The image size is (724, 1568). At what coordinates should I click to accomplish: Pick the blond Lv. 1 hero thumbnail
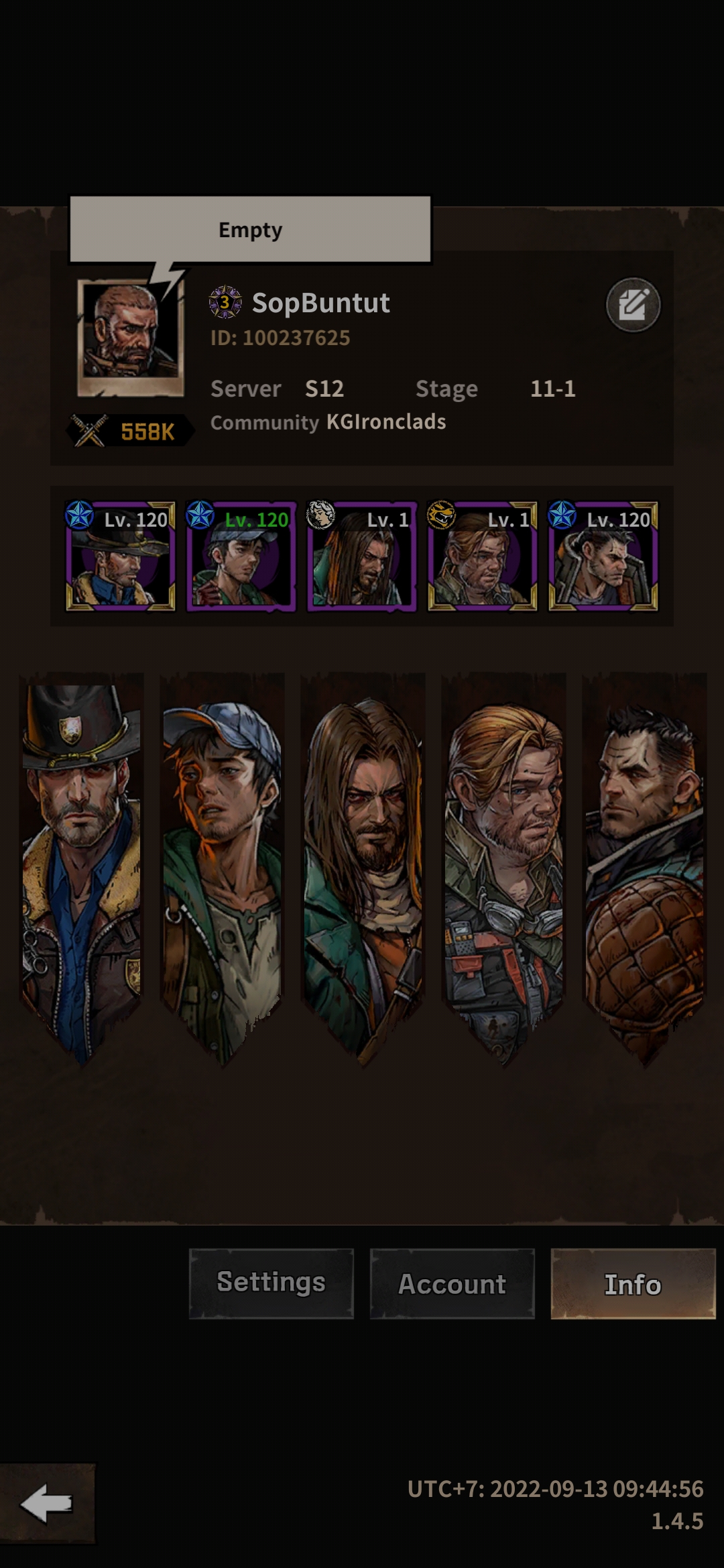(x=482, y=556)
